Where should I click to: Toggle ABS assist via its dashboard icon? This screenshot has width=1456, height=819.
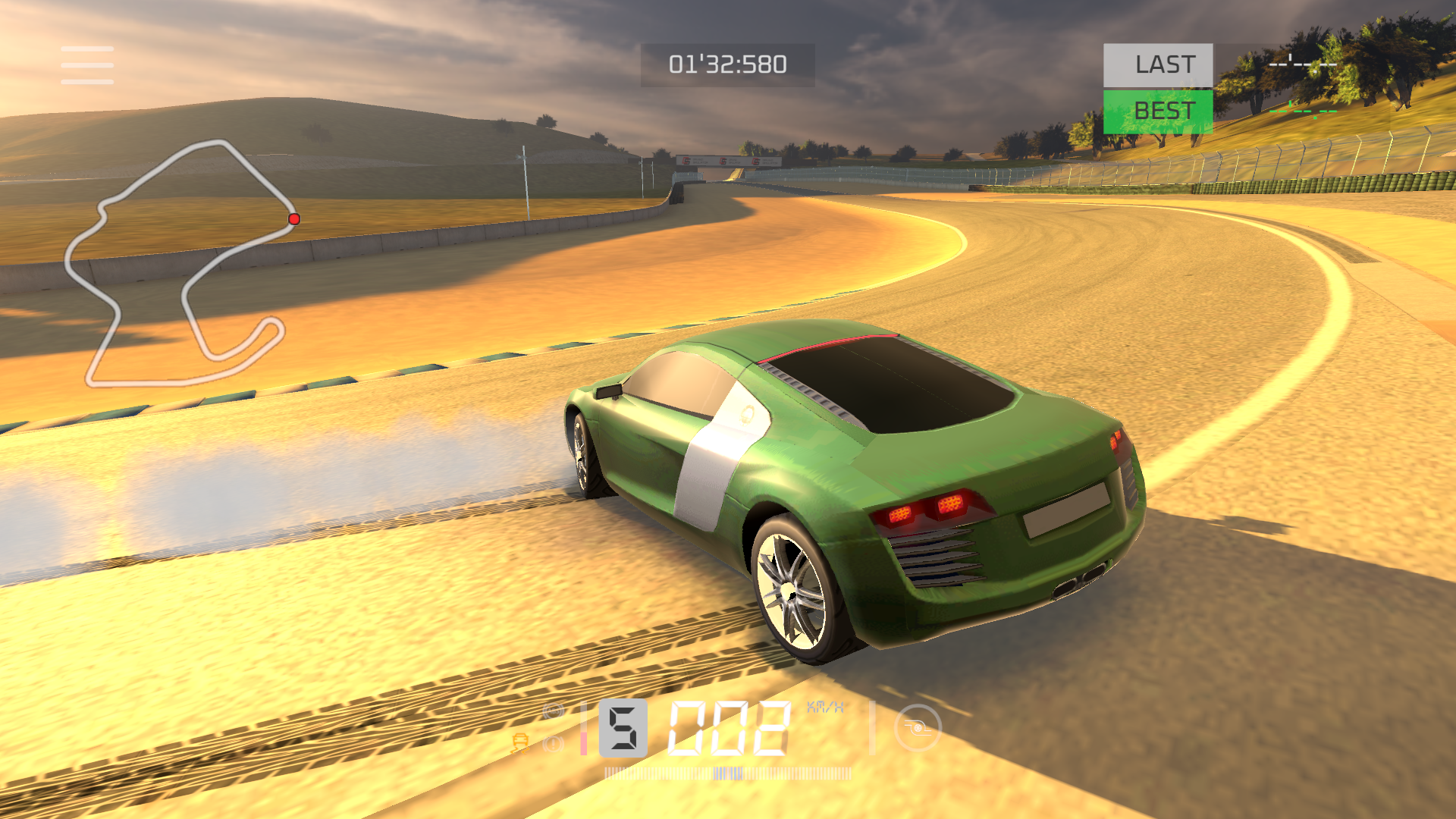coord(553,711)
